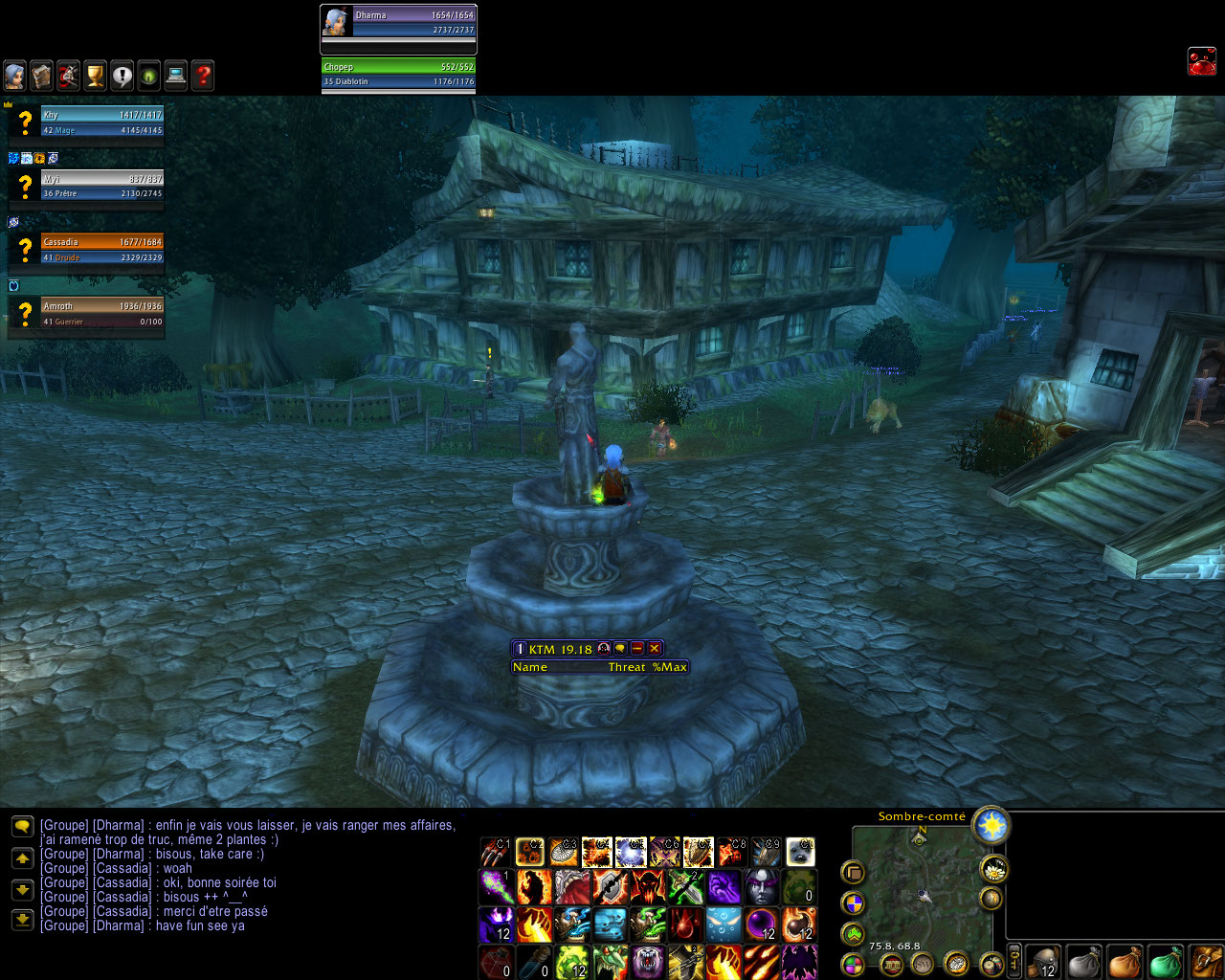Click the chat speech bubble menu button

point(22,827)
